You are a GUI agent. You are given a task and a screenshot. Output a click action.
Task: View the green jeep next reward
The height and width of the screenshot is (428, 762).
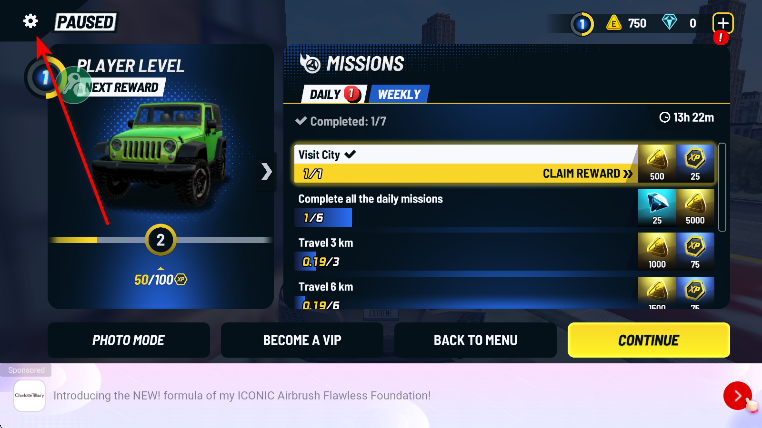160,155
